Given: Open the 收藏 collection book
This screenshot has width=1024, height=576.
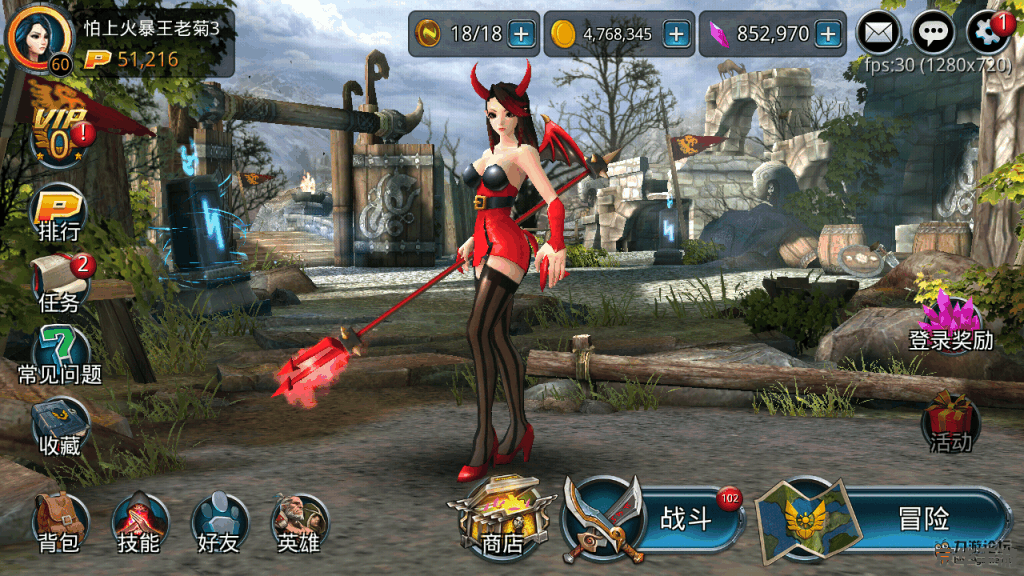Looking at the screenshot, I should tap(60, 426).
